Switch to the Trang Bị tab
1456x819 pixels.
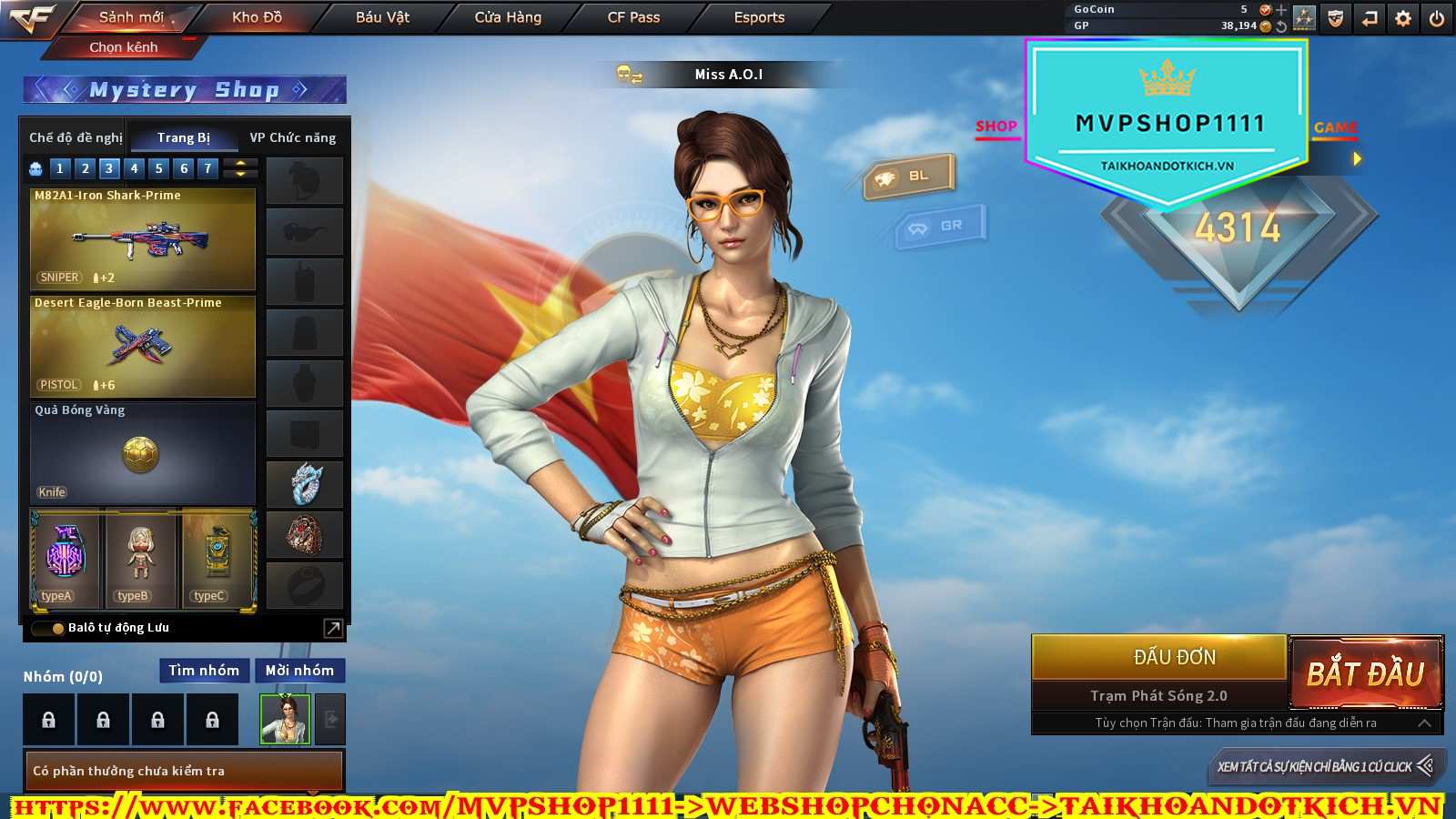184,137
